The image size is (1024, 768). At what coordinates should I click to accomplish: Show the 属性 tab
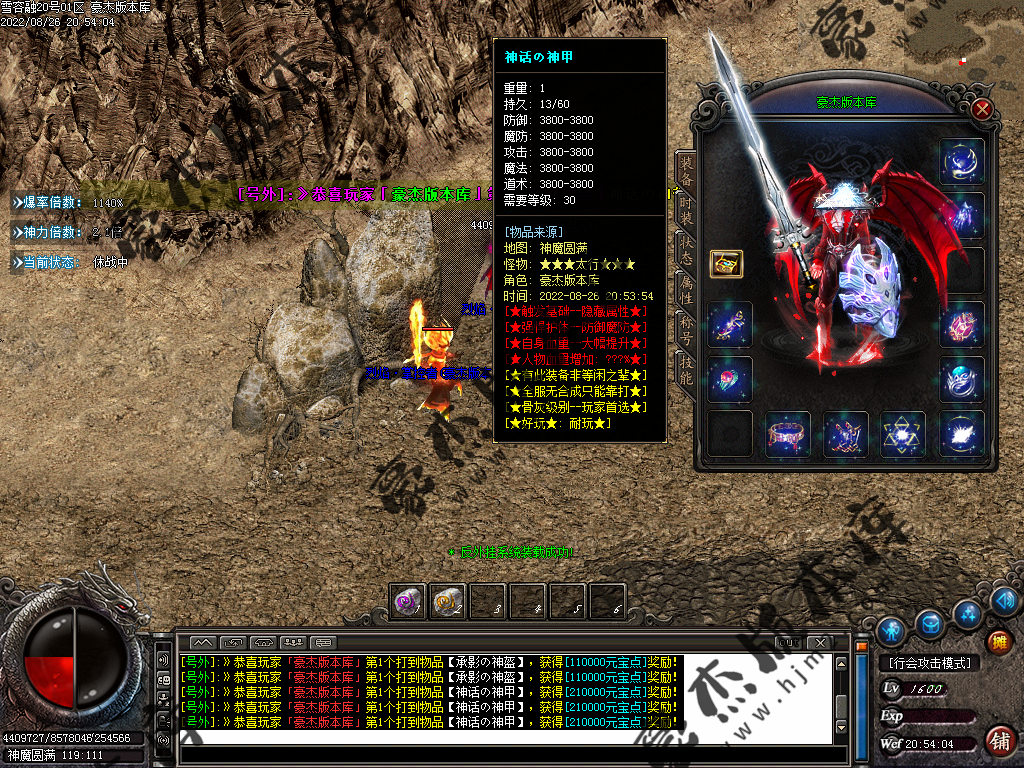pos(686,290)
